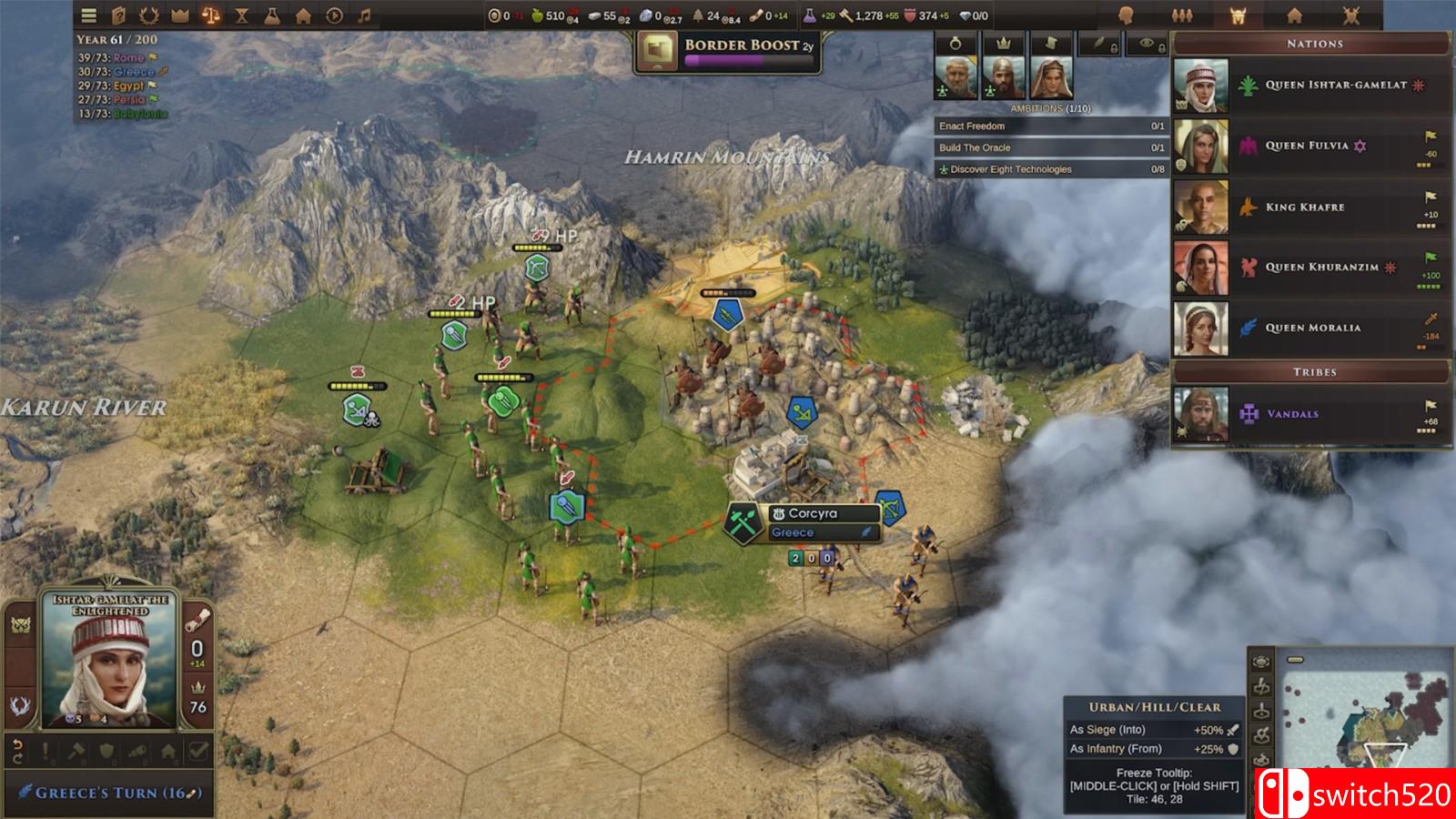This screenshot has width=1456, height=819.
Task: Collapse the Tribes section header
Action: [x=1313, y=371]
